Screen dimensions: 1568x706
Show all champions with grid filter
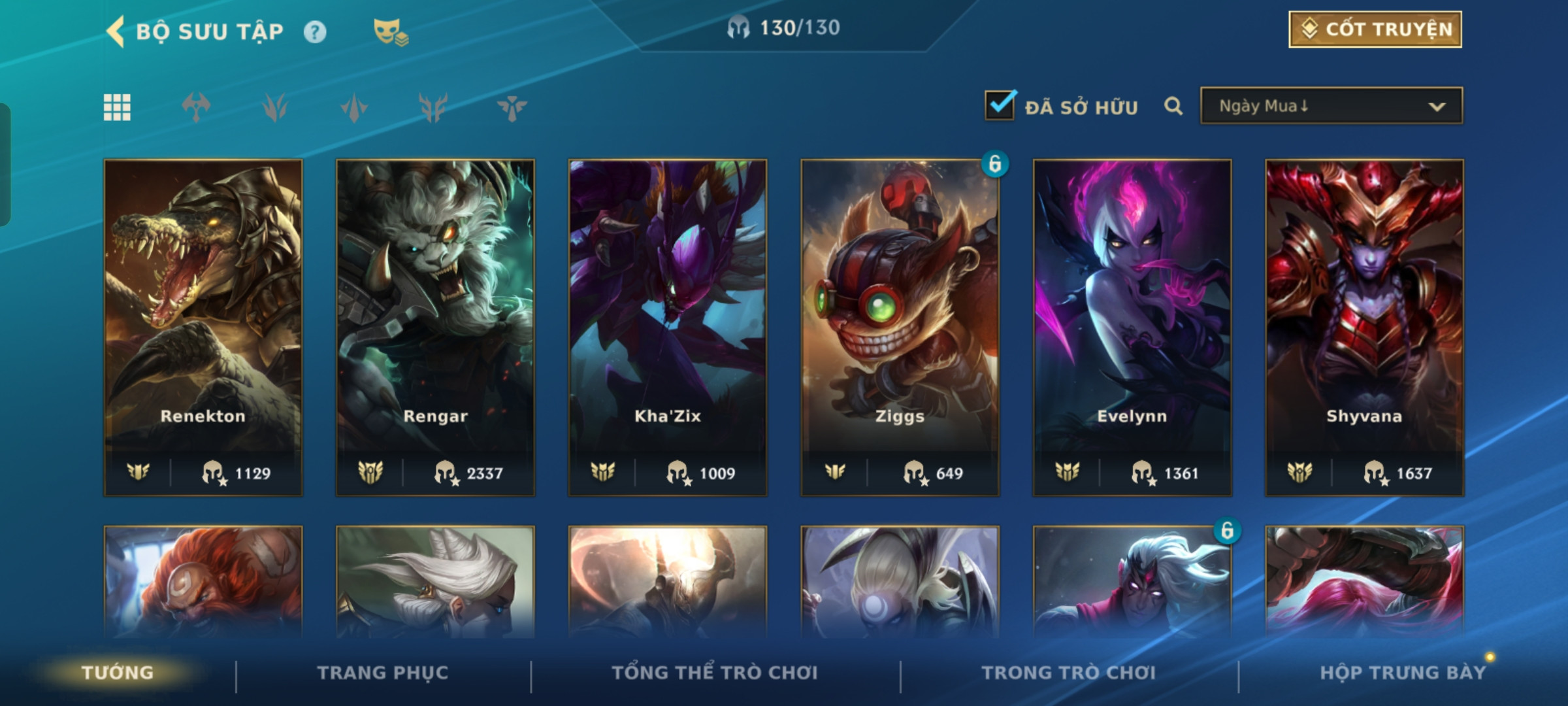click(117, 107)
